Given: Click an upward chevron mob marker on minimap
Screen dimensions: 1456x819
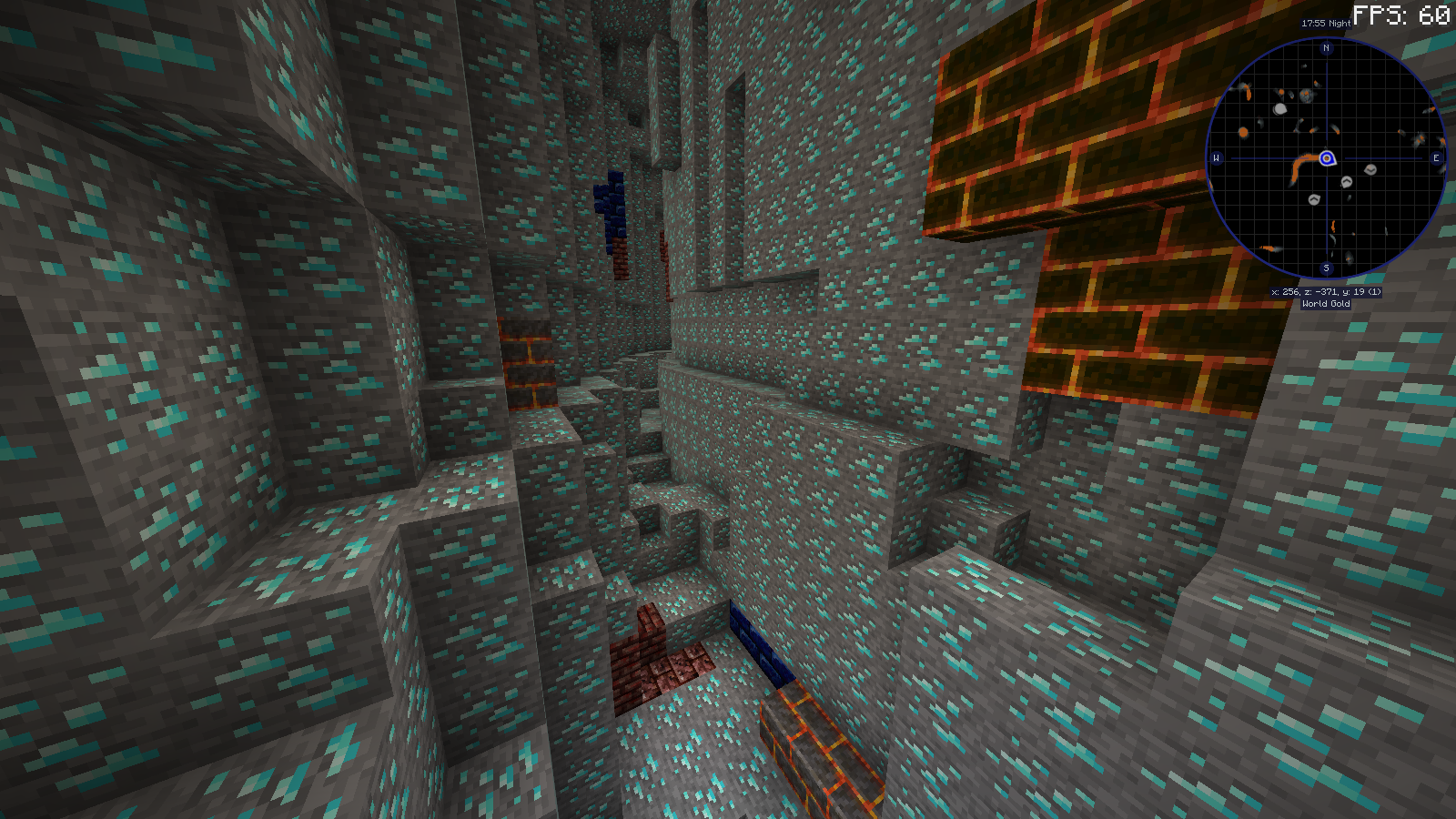Looking at the screenshot, I should click(x=1346, y=182).
